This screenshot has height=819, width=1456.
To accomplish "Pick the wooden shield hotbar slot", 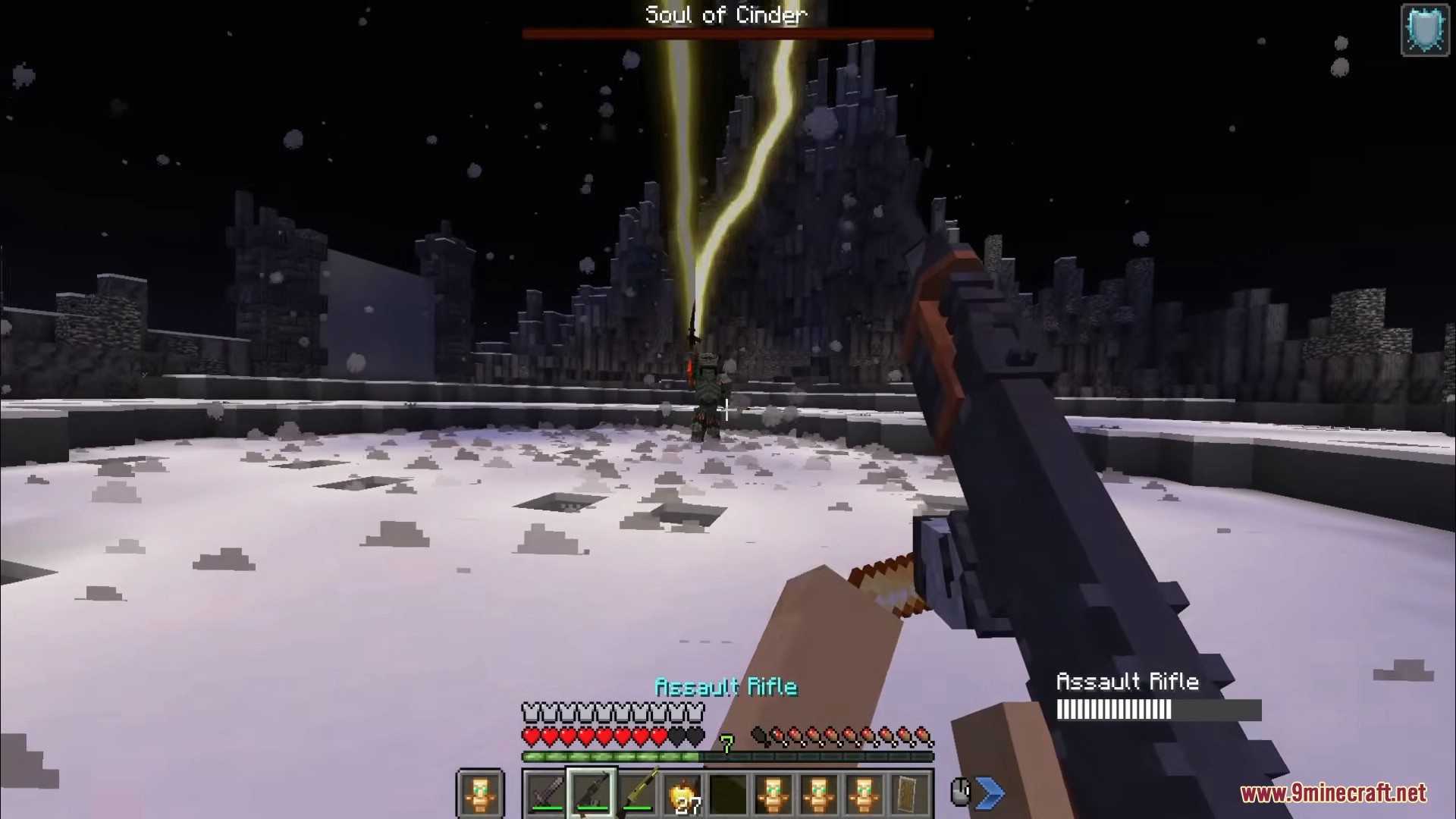I will click(x=909, y=793).
